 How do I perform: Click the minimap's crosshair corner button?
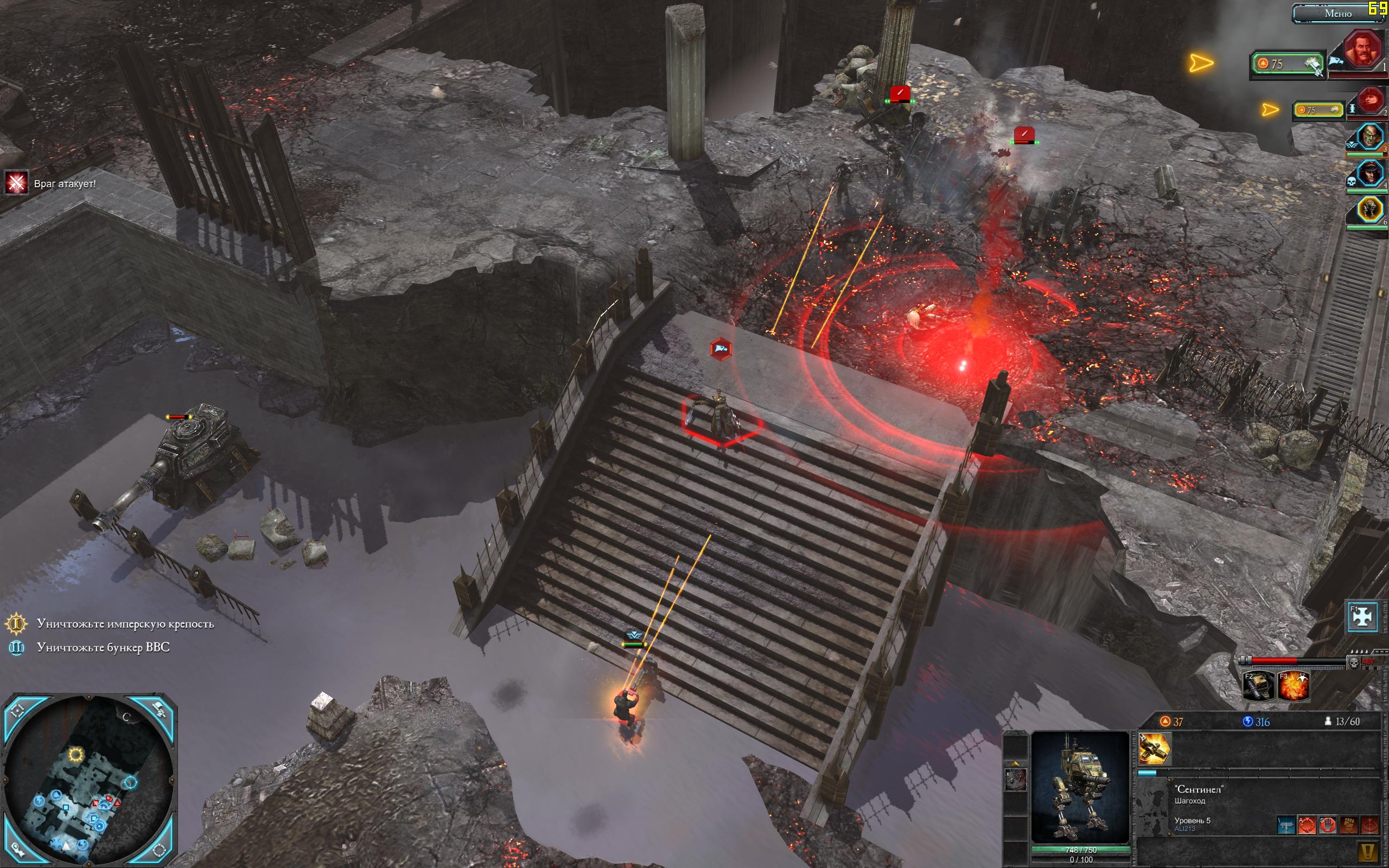(17, 710)
